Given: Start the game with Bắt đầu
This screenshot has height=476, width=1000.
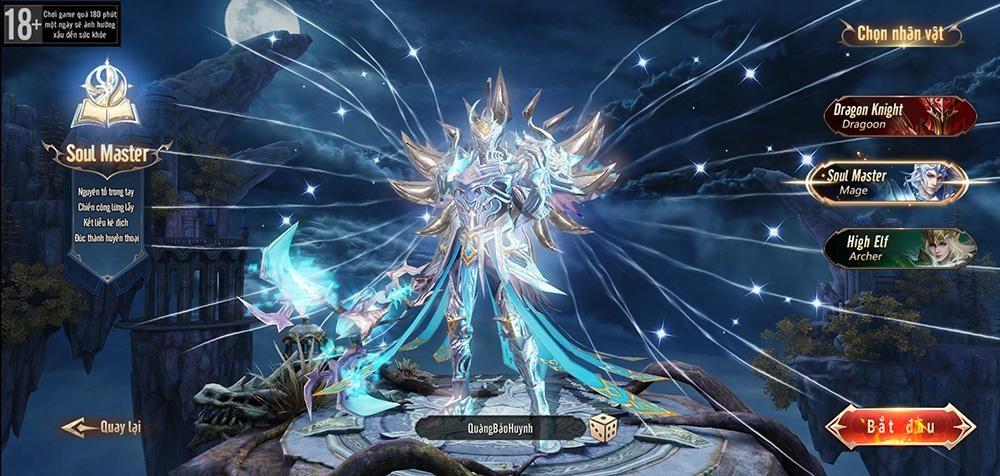Looking at the screenshot, I should pyautogui.click(x=902, y=427).
